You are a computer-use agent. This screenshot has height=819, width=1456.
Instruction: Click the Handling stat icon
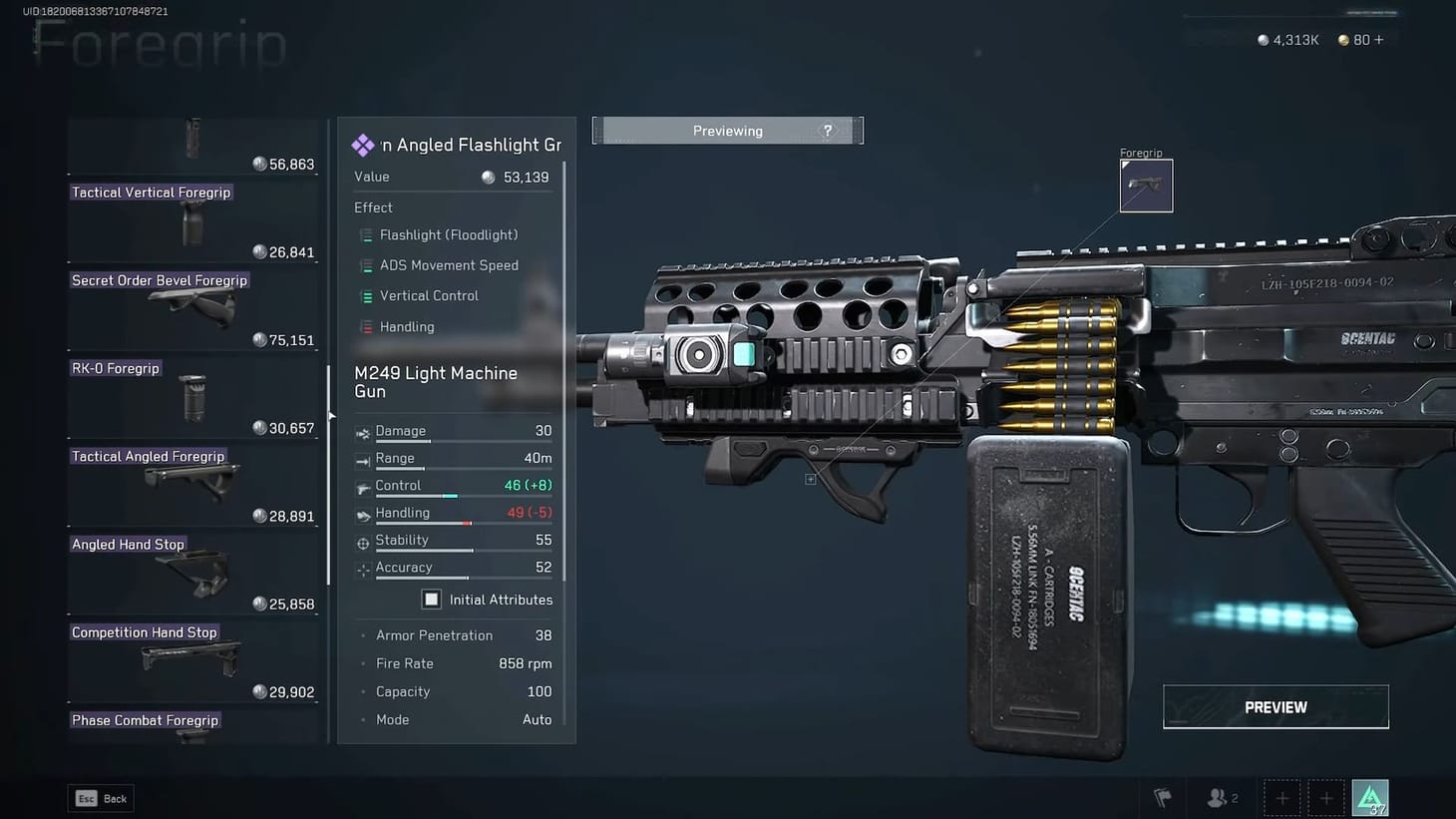pos(363,514)
